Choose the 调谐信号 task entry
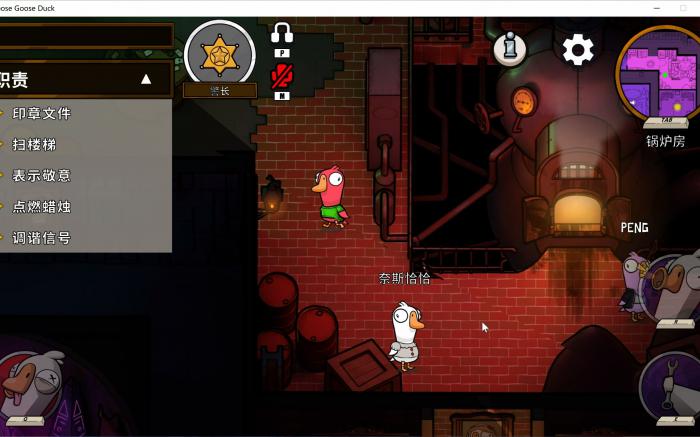This screenshot has height=437, width=700. (x=42, y=237)
